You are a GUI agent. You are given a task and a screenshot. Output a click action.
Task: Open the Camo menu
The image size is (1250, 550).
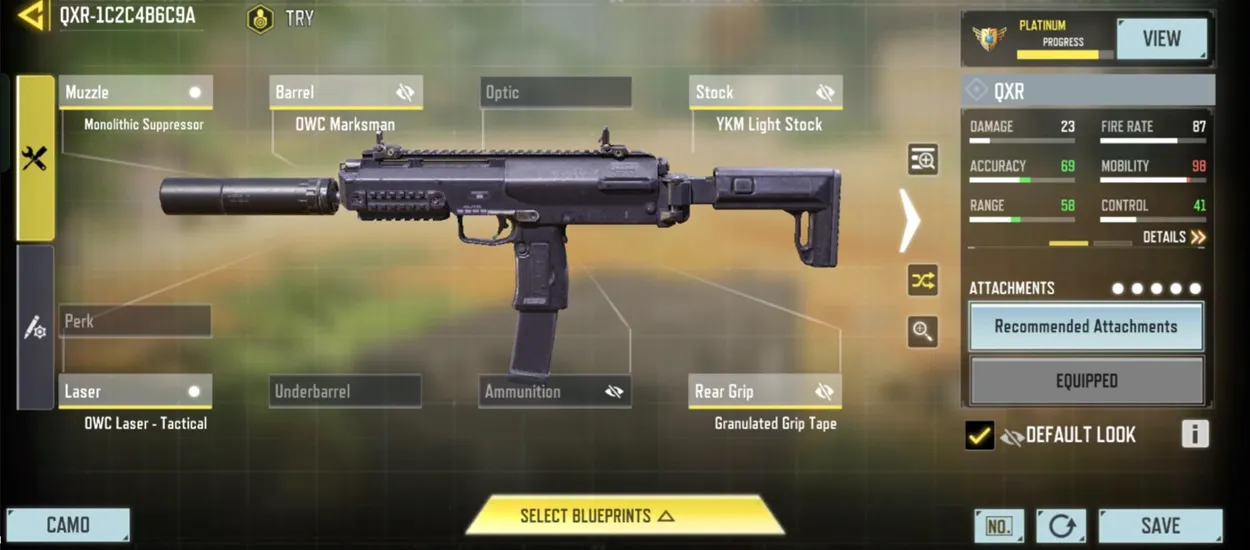coord(68,525)
